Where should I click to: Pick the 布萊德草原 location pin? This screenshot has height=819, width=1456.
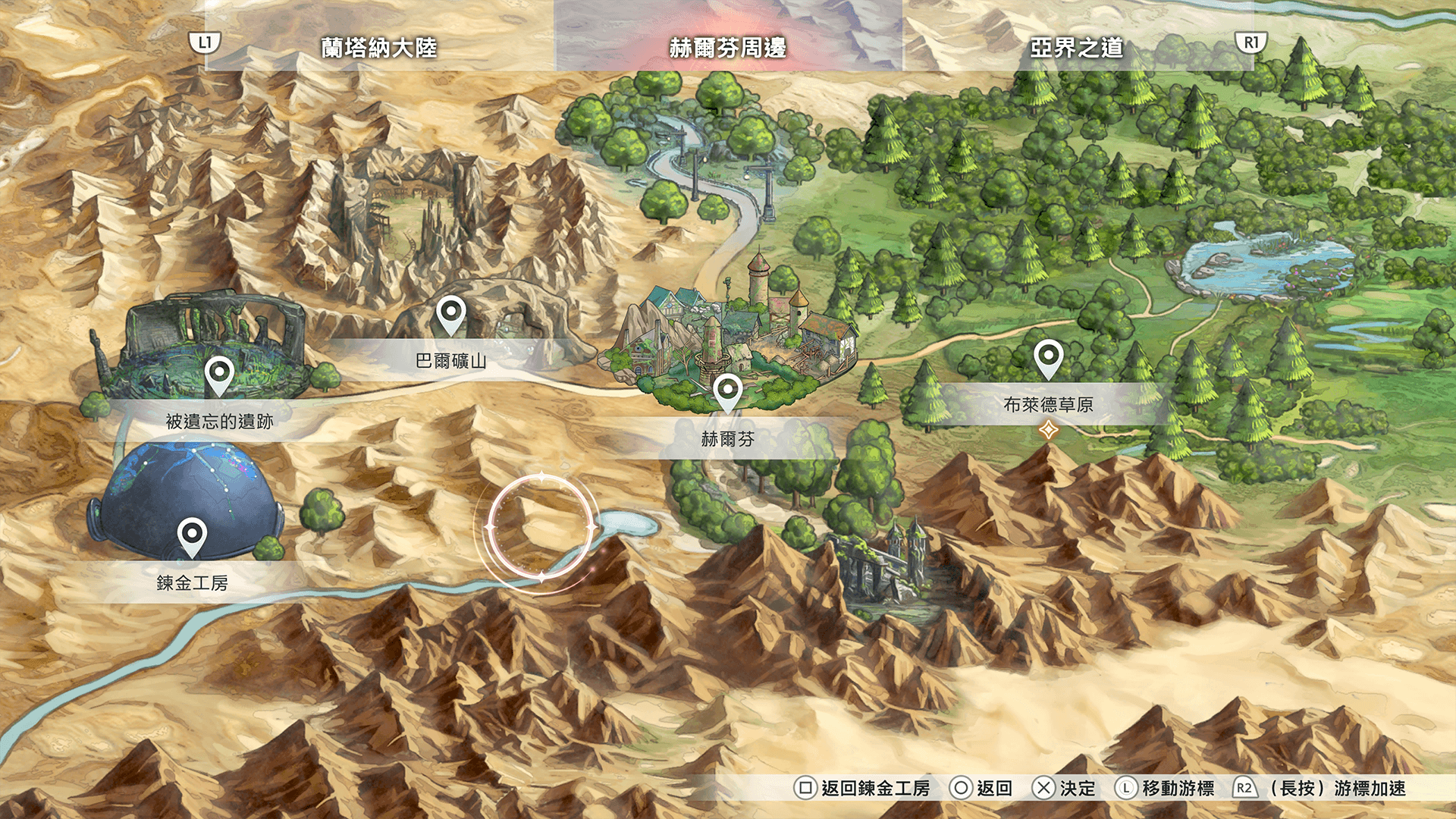pos(1048,356)
